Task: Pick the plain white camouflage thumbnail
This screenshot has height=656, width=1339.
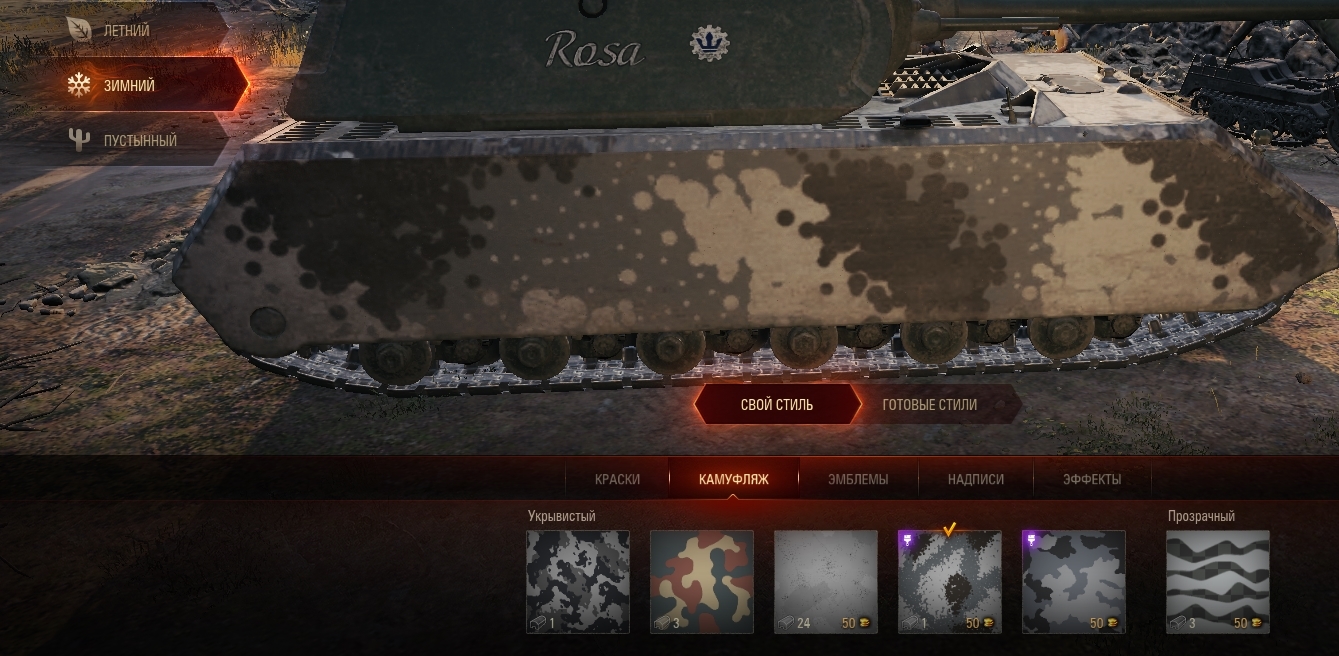Action: [825, 582]
